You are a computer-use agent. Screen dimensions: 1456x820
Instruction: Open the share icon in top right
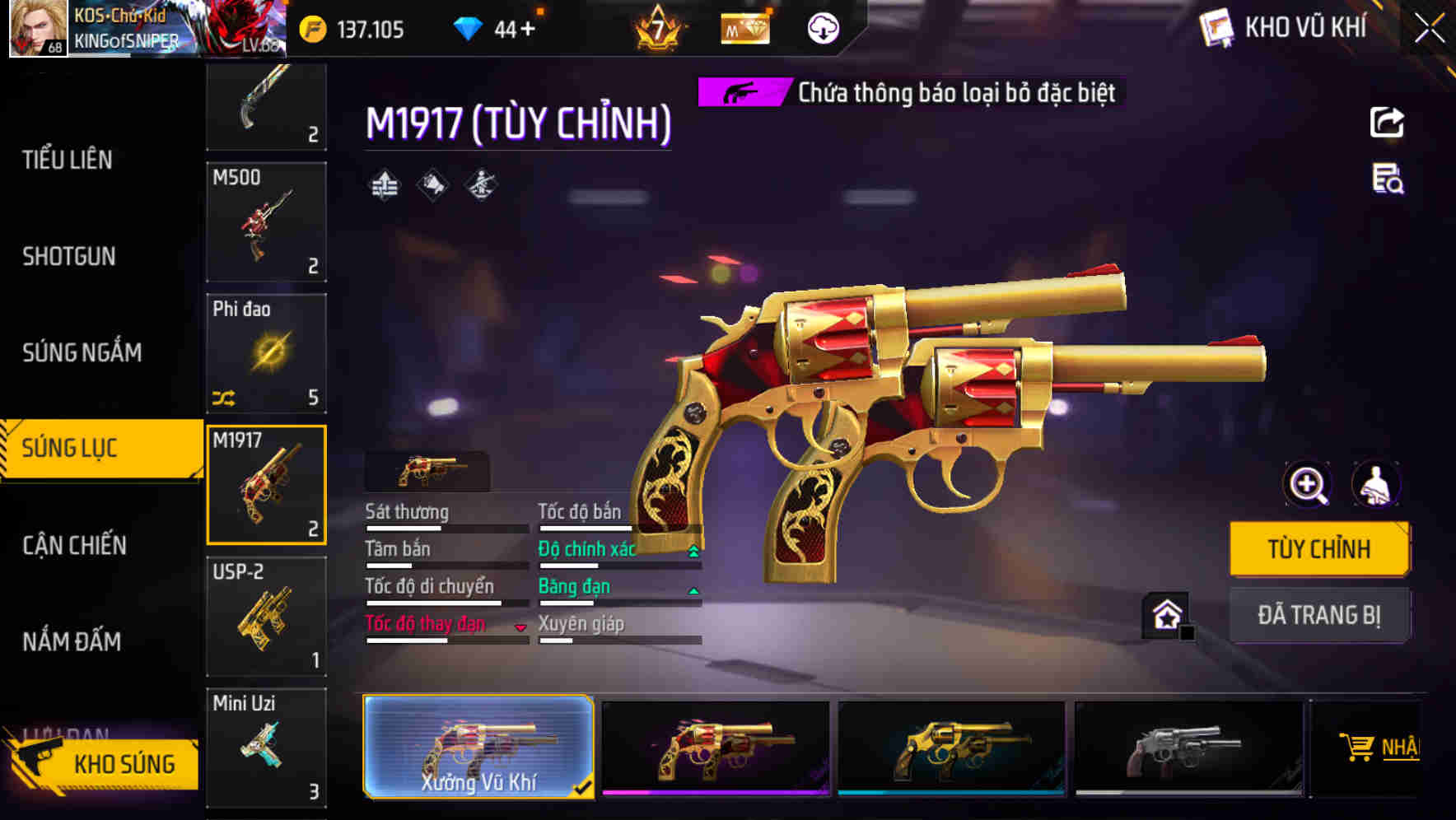[1388, 122]
